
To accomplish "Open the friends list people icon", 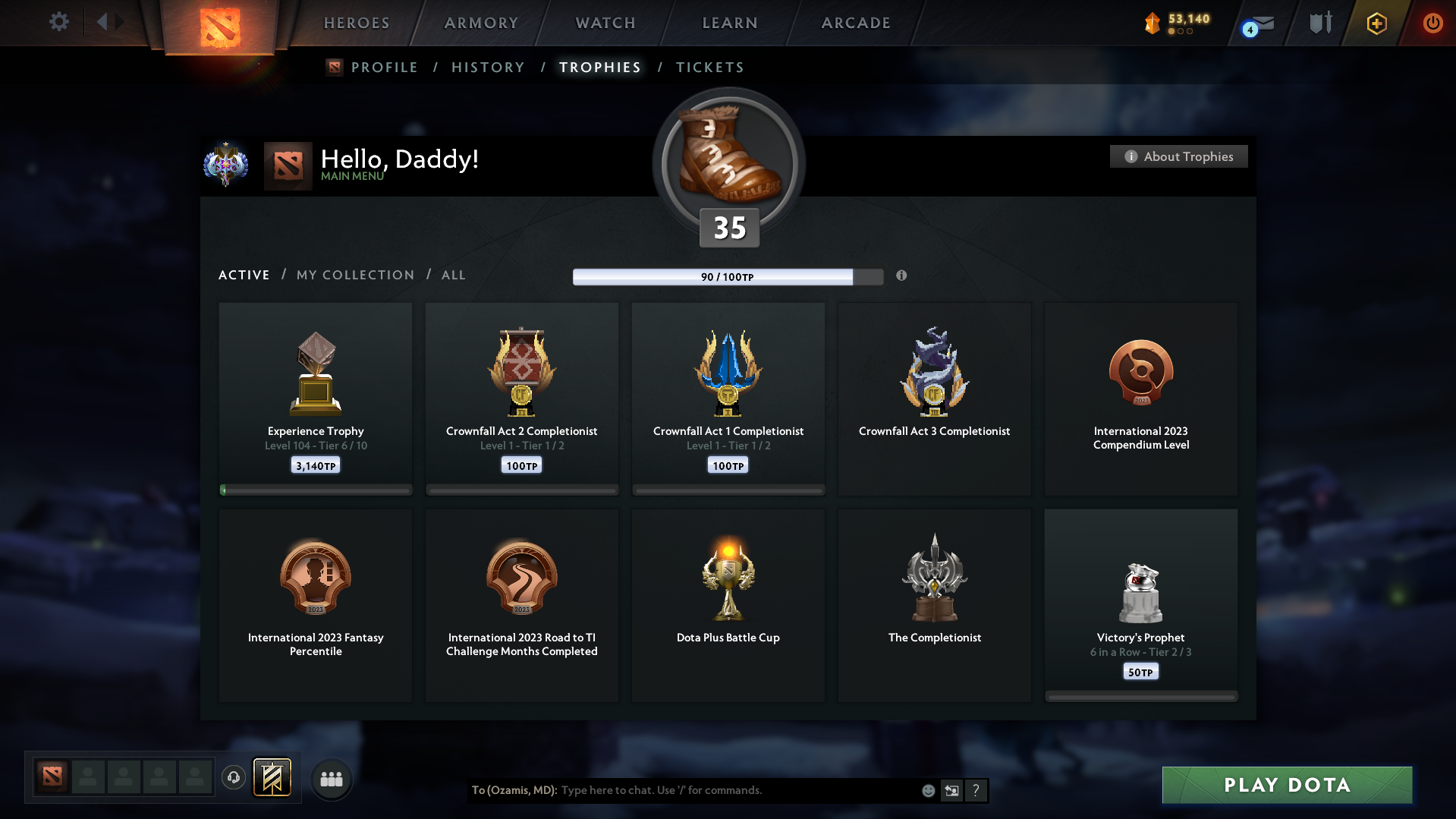I will click(x=332, y=779).
